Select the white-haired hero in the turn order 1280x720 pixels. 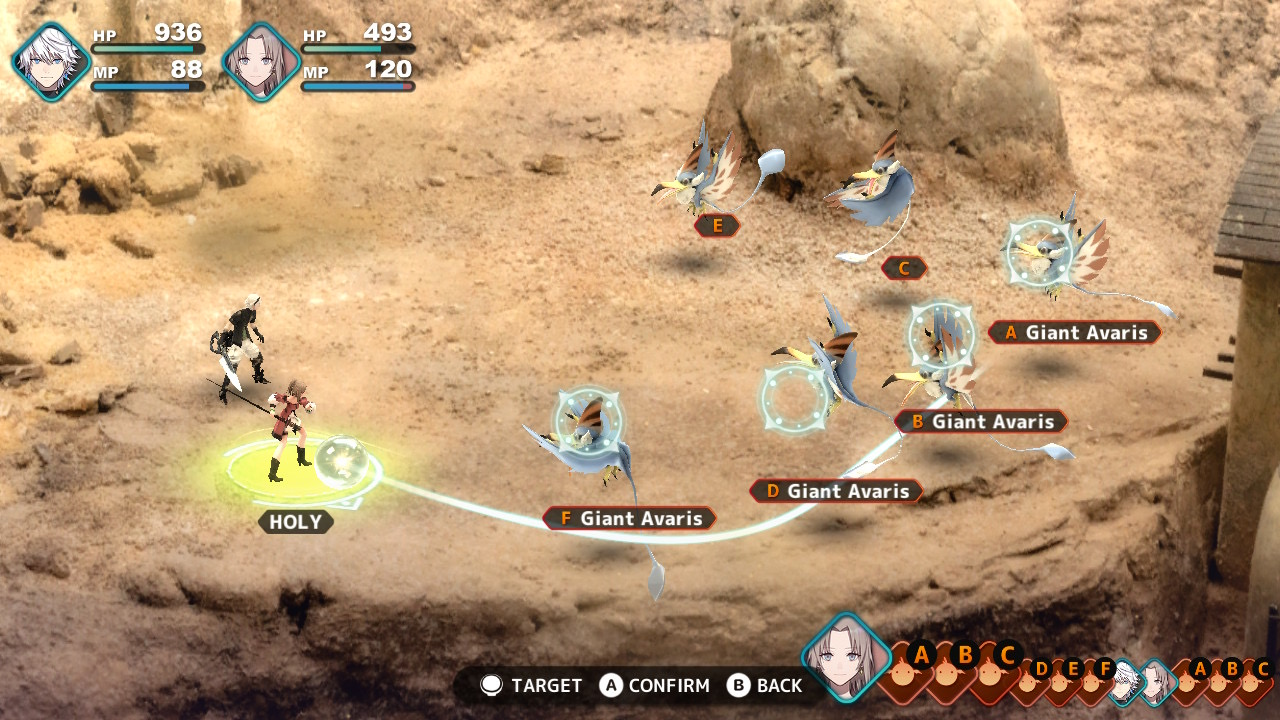1127,681
